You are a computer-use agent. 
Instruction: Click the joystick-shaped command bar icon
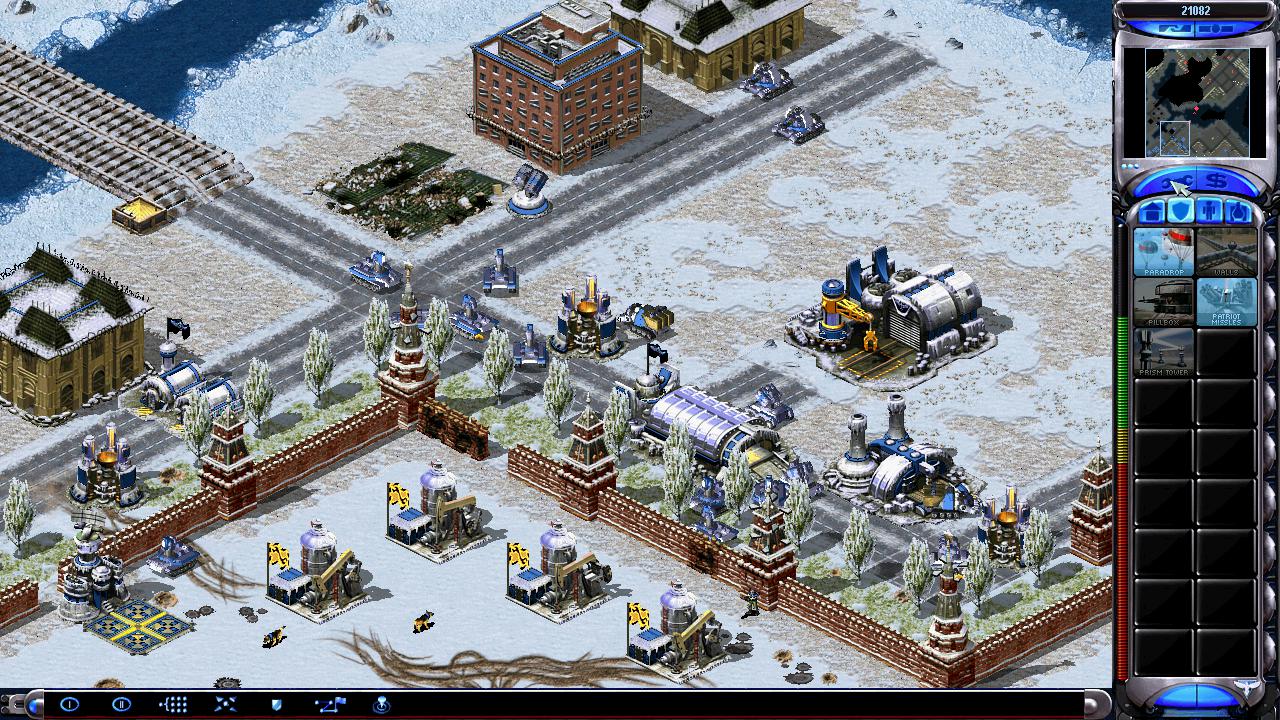pos(381,704)
